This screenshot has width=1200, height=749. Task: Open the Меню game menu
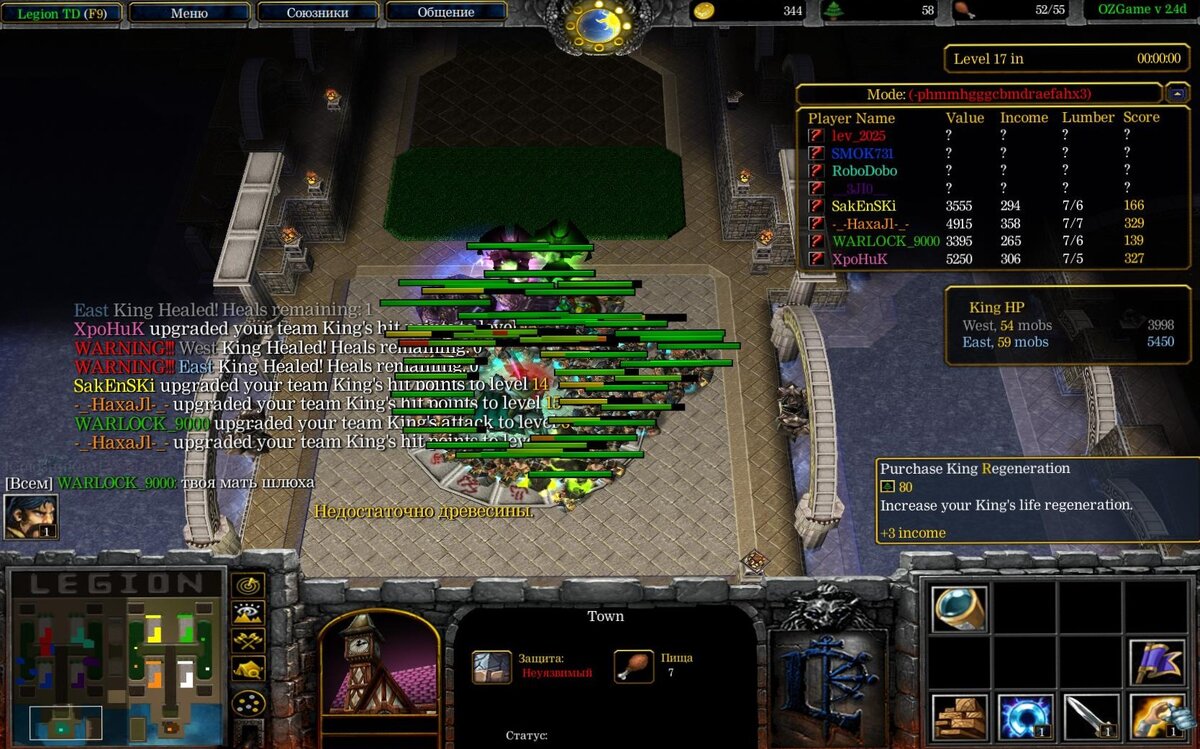point(189,13)
